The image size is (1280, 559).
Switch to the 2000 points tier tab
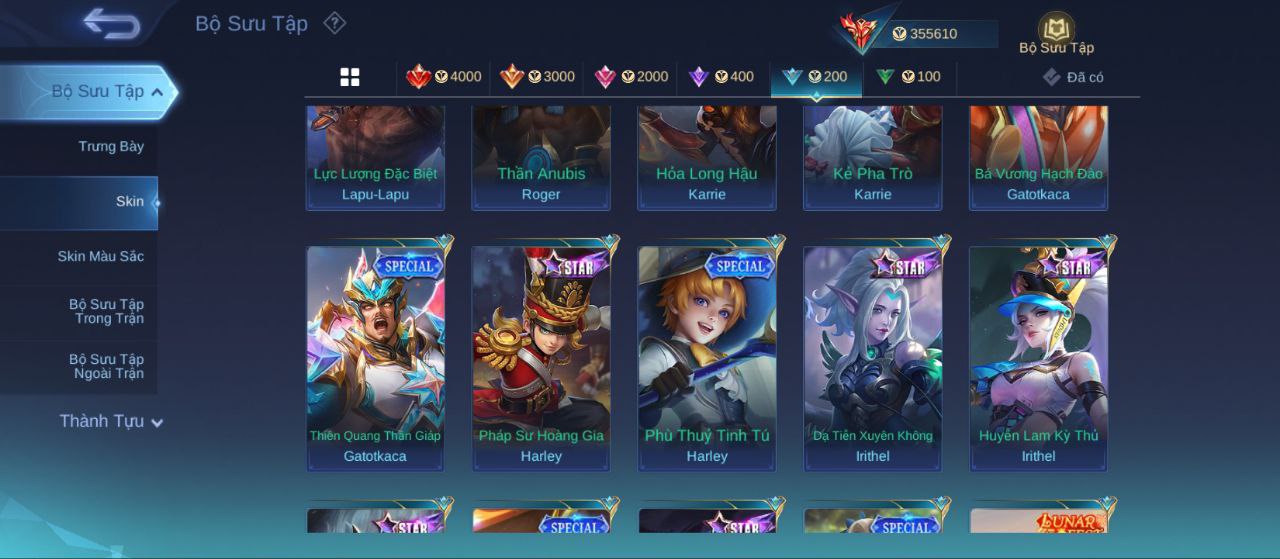coord(631,77)
